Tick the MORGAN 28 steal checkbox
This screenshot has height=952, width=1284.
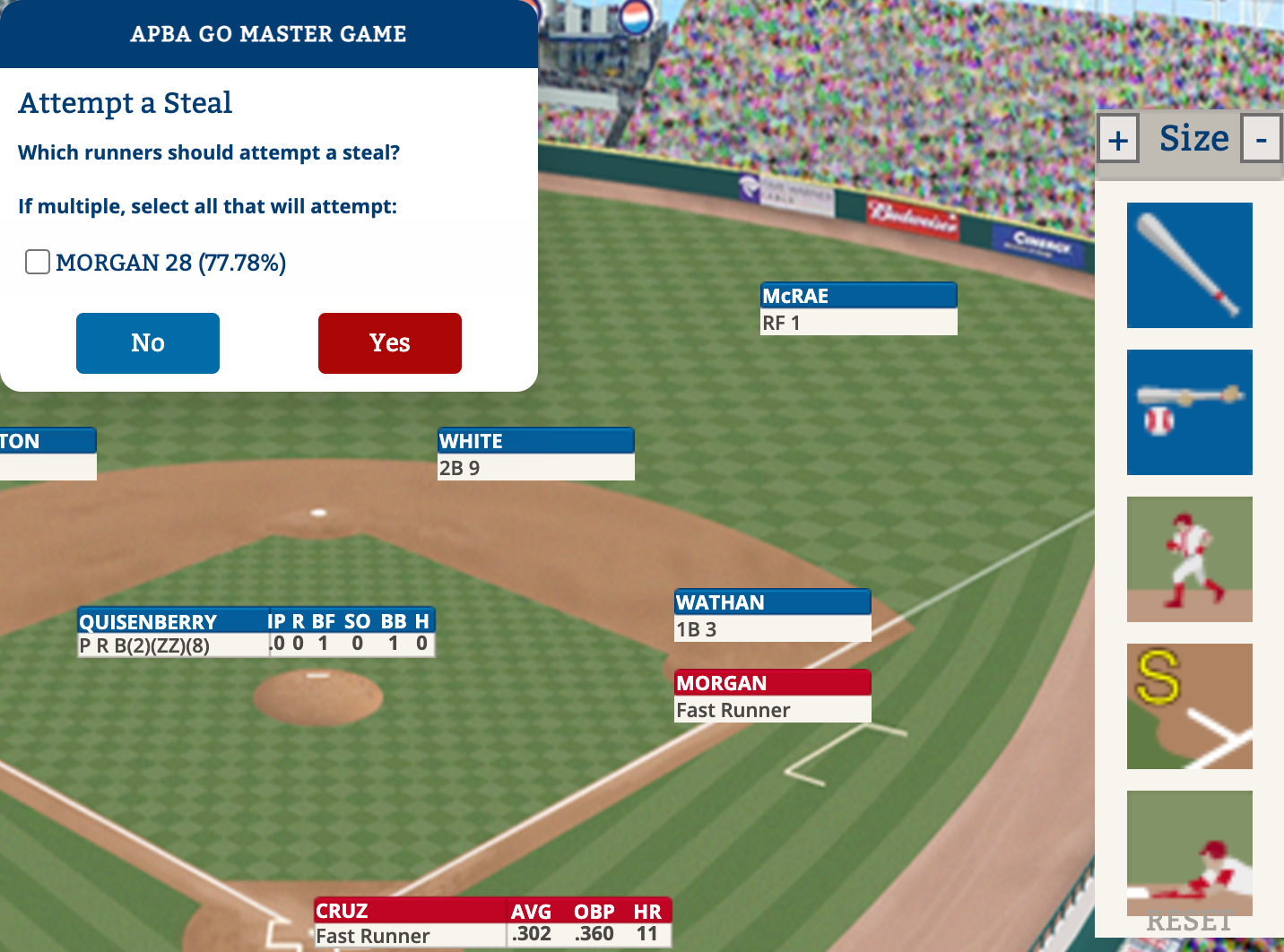tap(38, 262)
